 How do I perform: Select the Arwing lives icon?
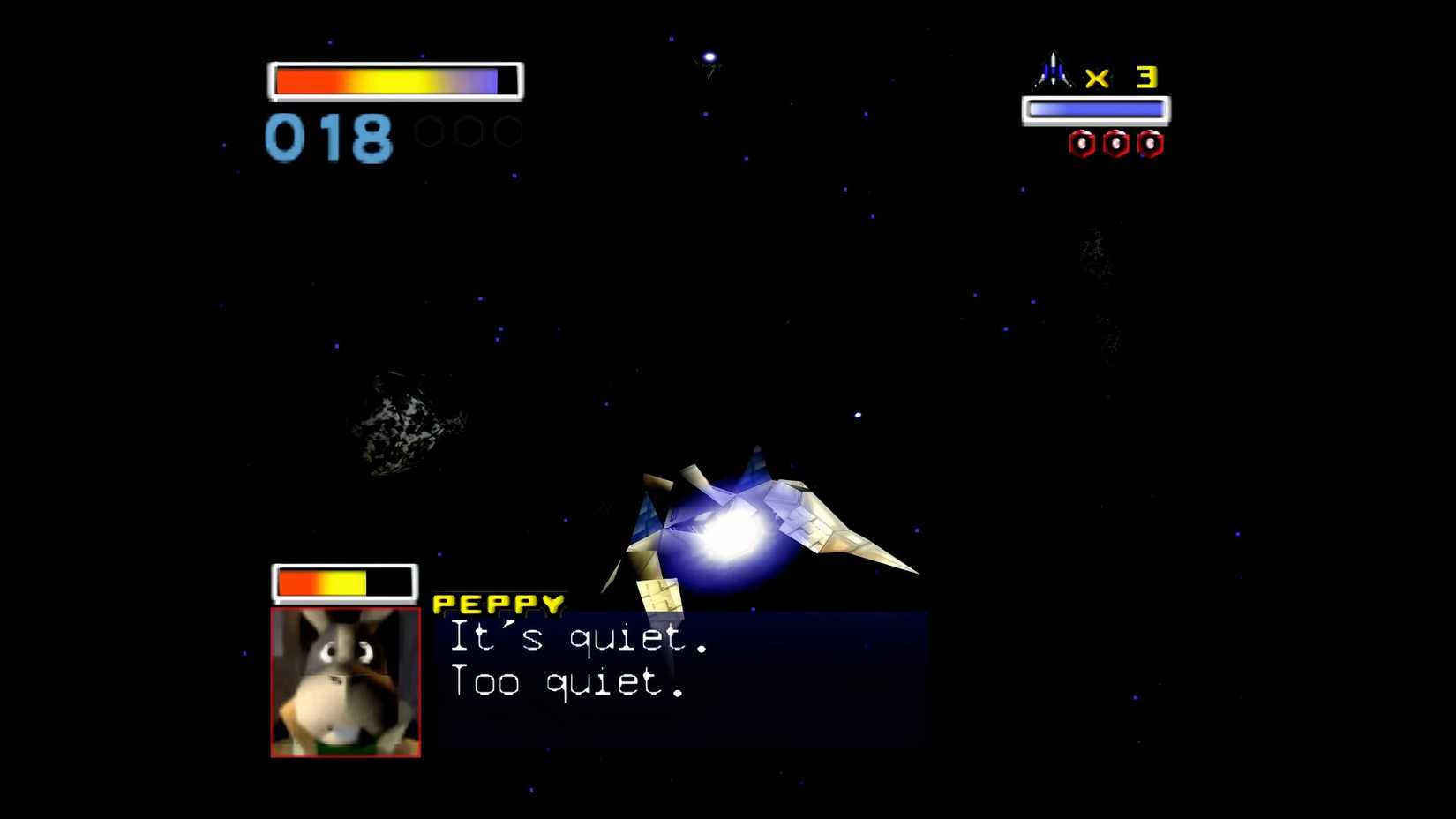click(x=1052, y=69)
